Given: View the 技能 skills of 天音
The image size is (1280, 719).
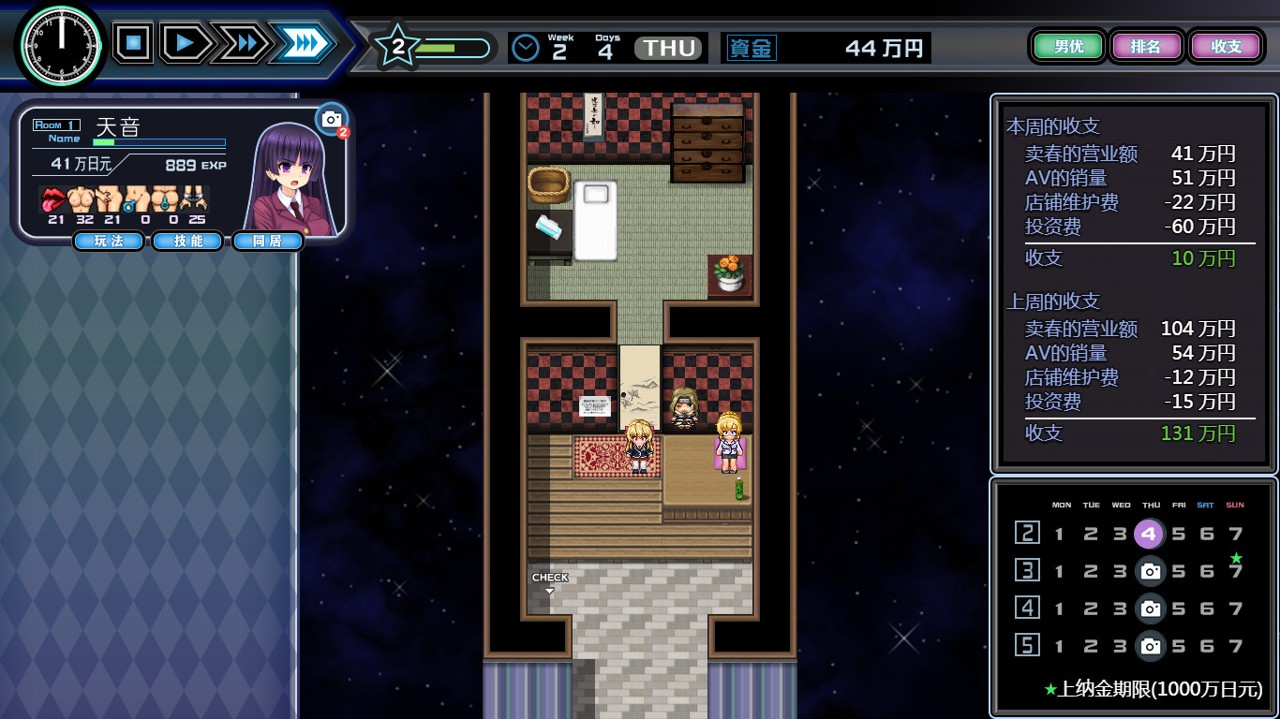Looking at the screenshot, I should pos(187,241).
